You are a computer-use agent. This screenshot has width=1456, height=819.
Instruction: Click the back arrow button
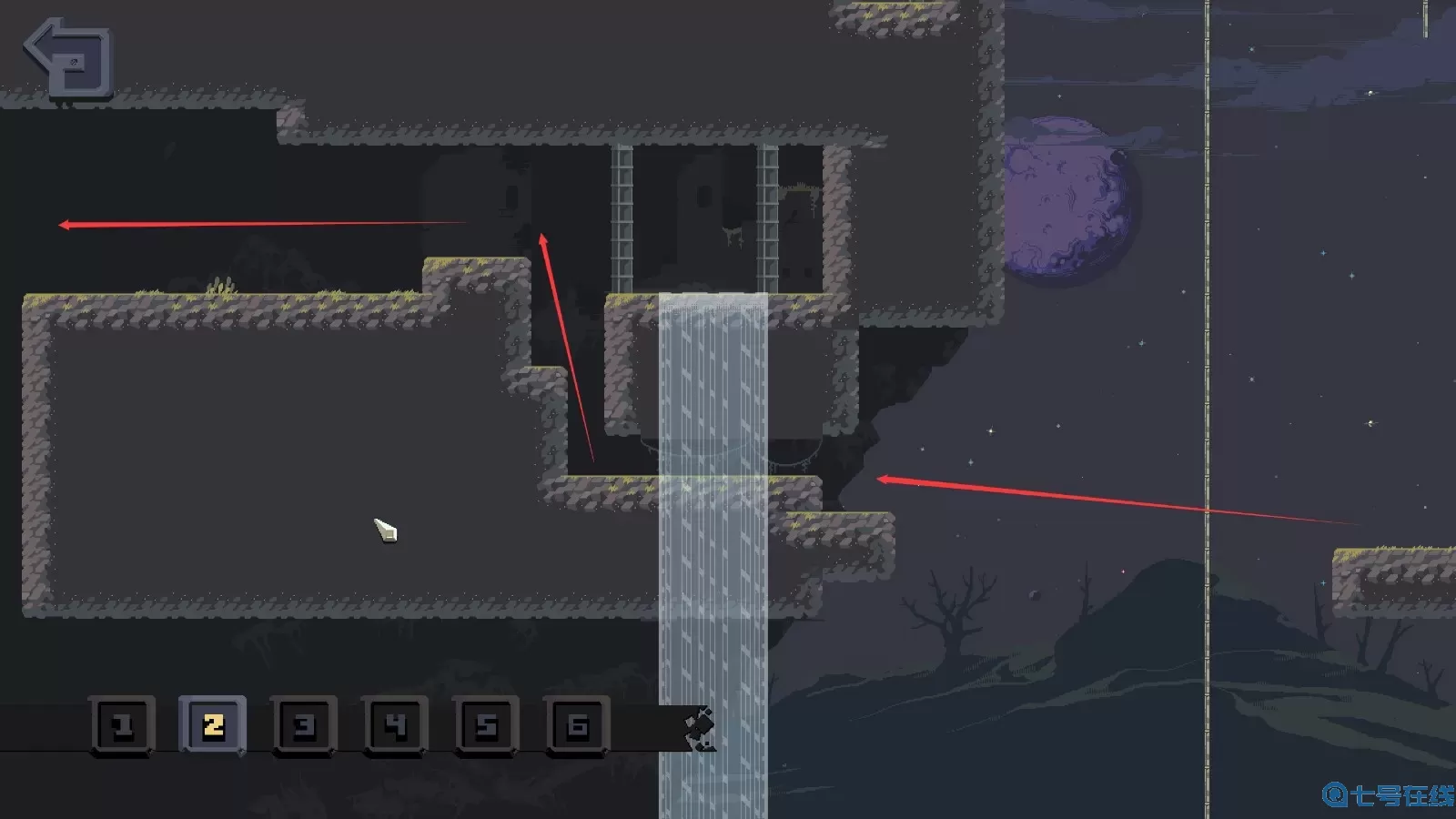69,57
